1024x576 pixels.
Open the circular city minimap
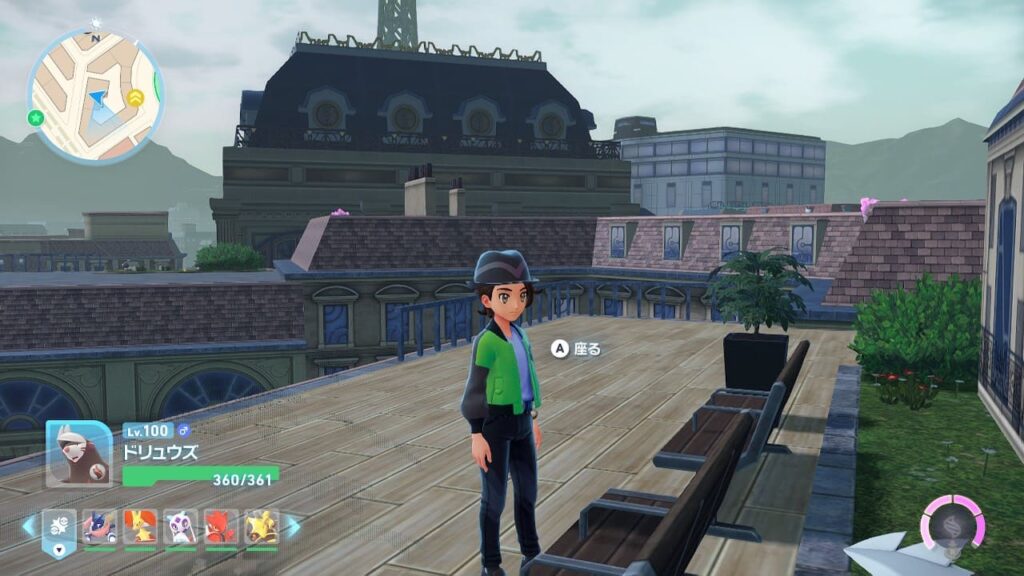click(95, 96)
